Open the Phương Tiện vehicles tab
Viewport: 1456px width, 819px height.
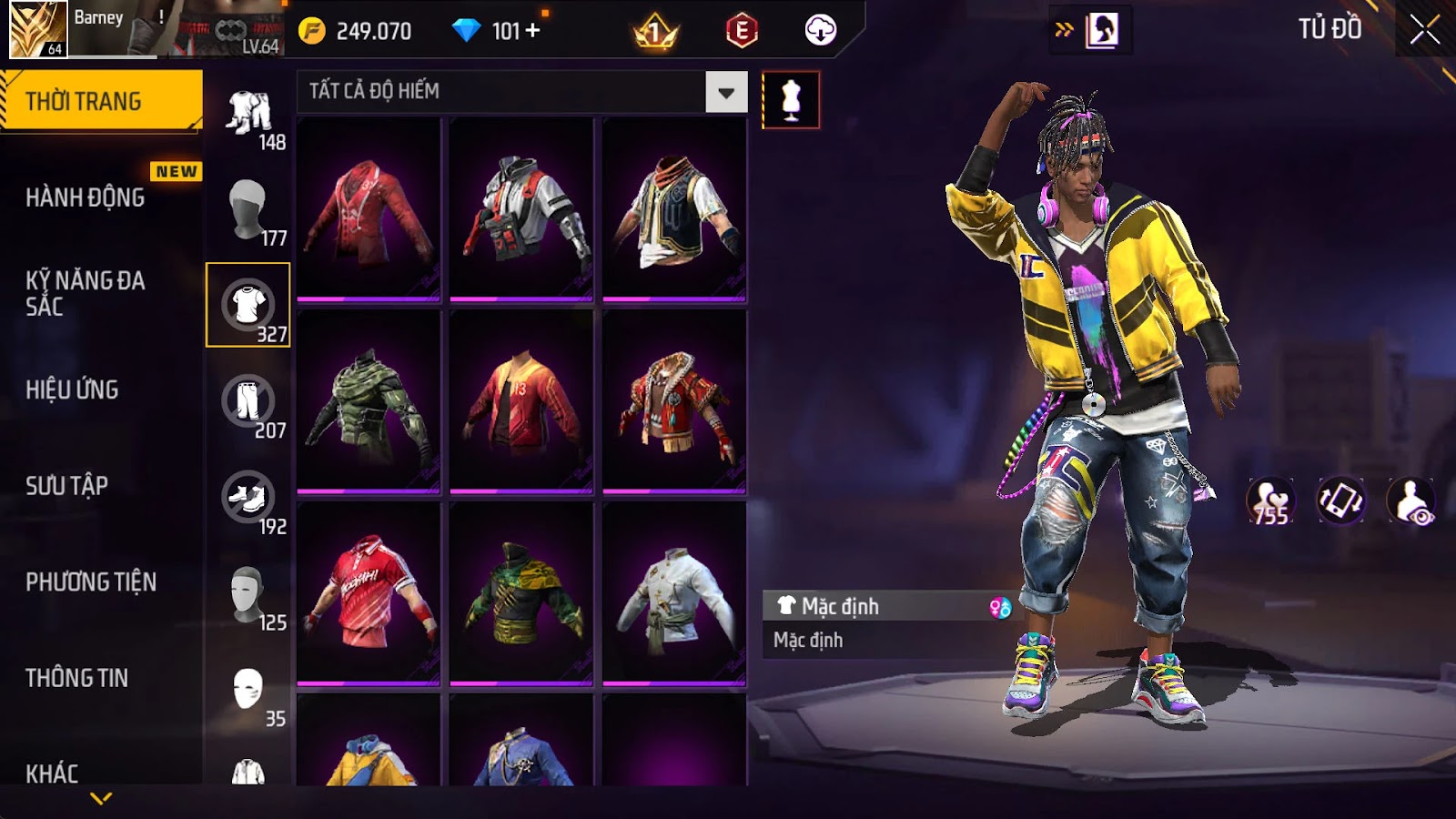pyautogui.click(x=91, y=581)
